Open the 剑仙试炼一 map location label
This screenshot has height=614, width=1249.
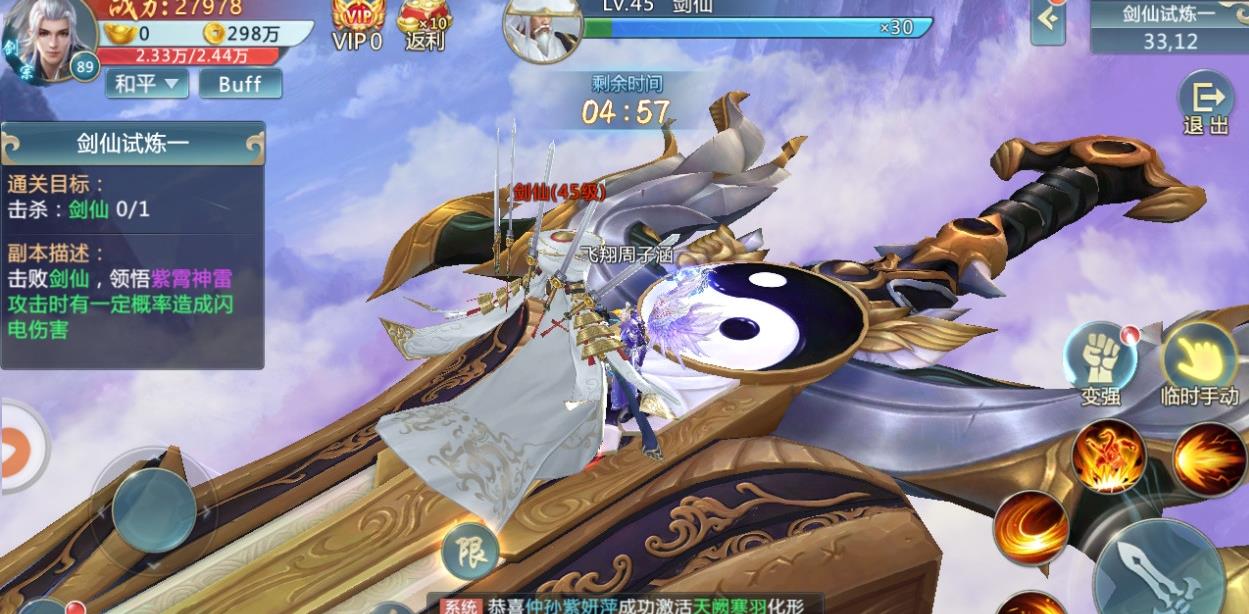[1169, 26]
